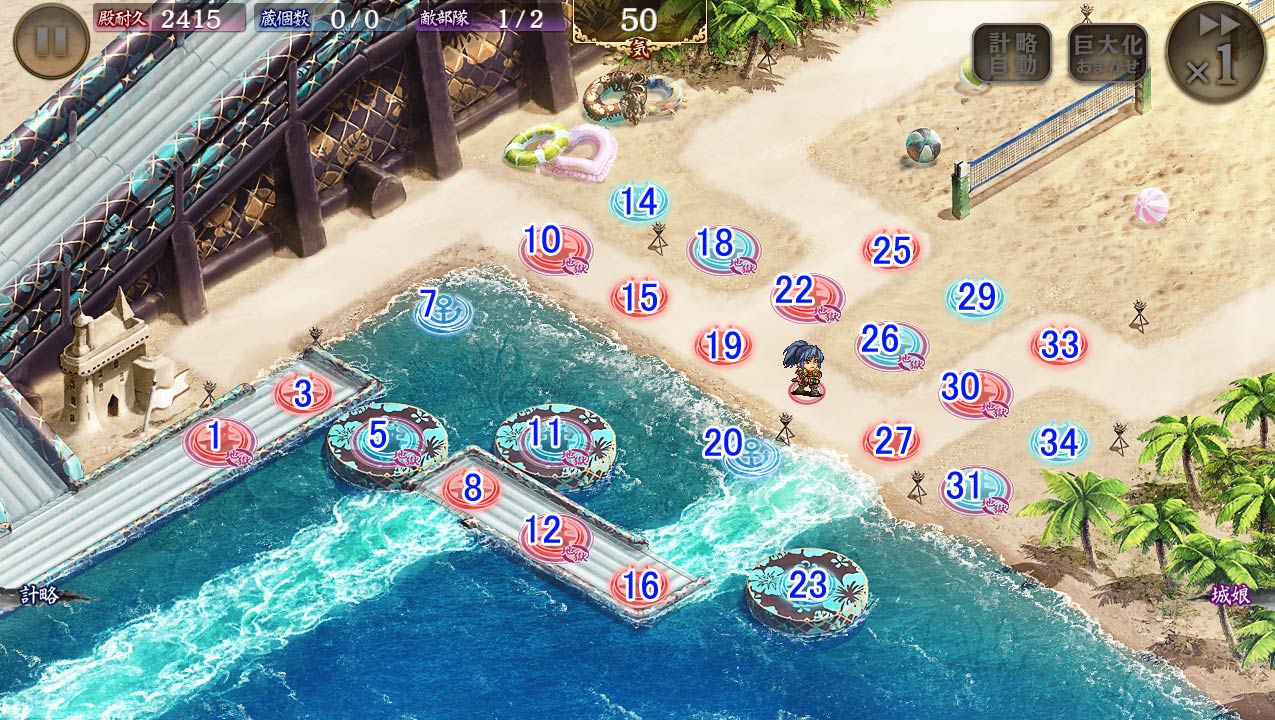Pick the water anchor tile 7

coord(443,311)
